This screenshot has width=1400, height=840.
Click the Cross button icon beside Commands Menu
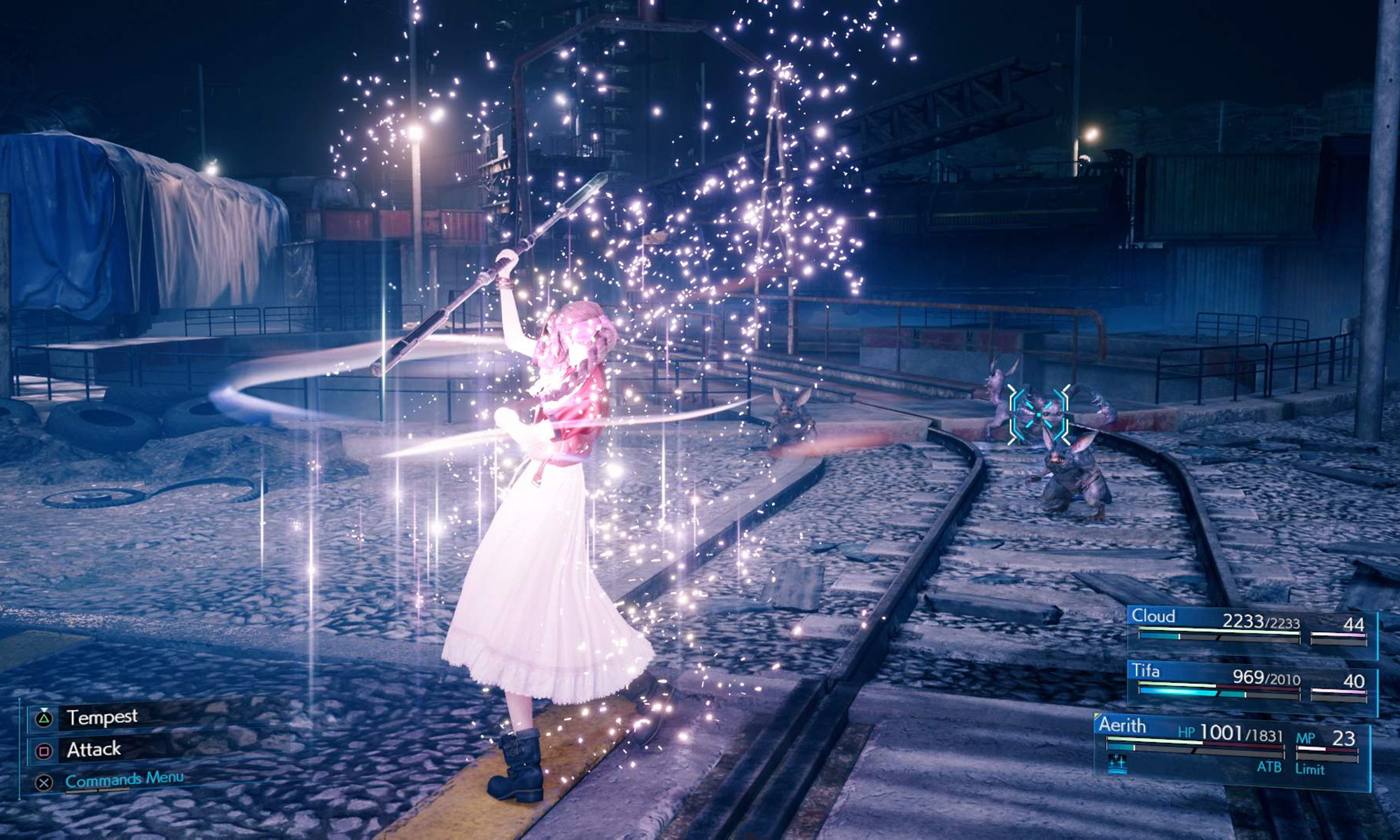43,783
